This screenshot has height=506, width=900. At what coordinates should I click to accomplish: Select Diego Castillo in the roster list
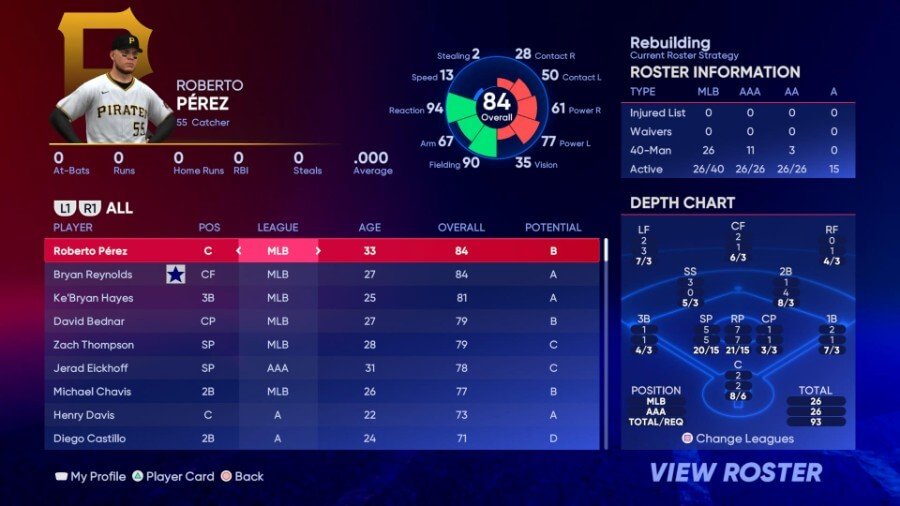point(320,439)
